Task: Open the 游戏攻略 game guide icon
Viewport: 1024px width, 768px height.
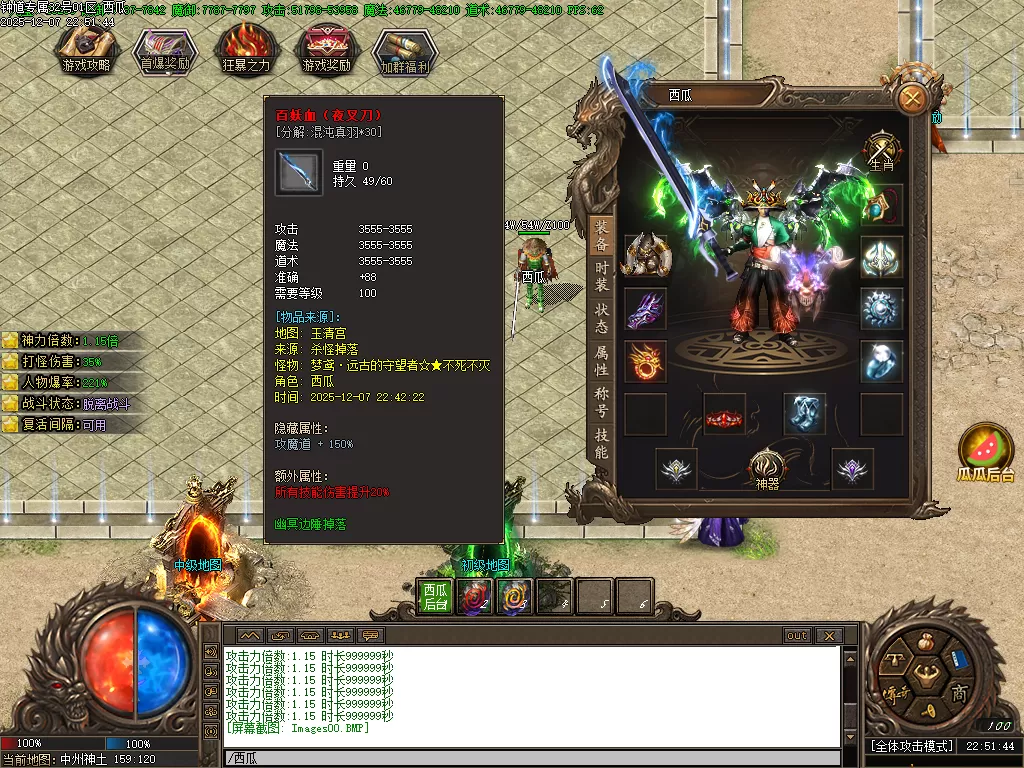Action: (87, 49)
